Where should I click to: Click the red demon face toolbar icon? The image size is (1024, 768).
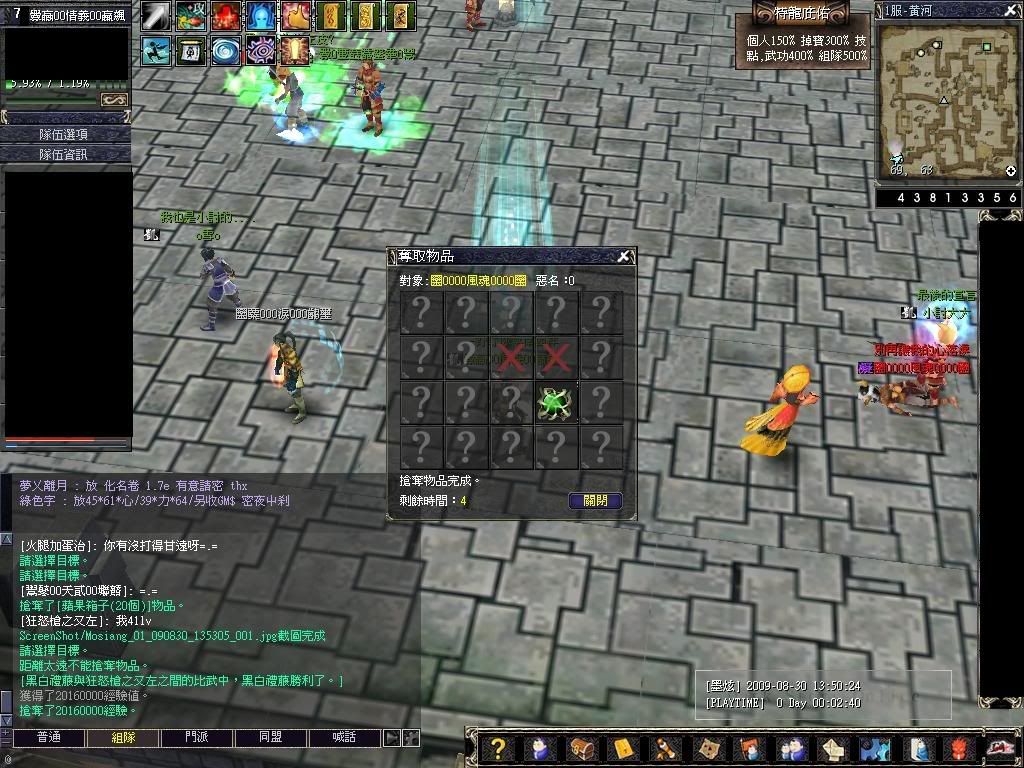[962, 749]
